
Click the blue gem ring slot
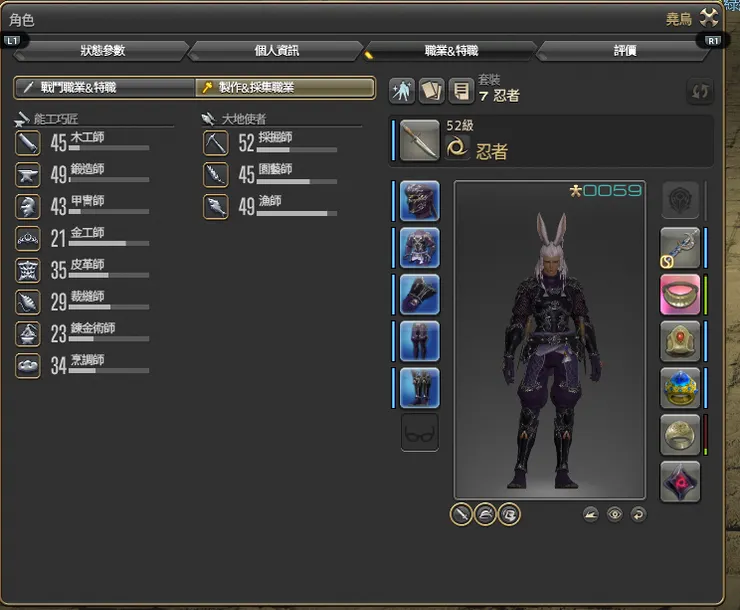click(680, 388)
